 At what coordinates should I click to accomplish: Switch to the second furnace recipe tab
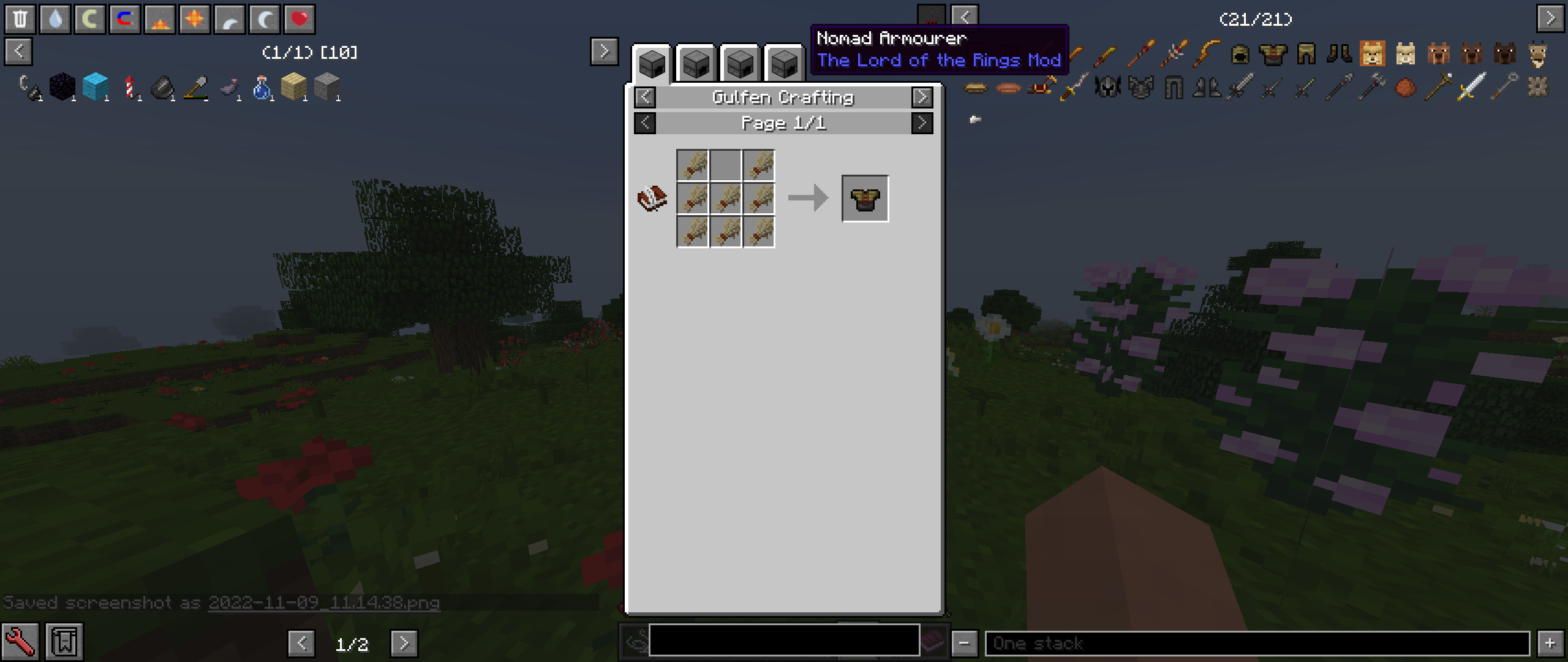click(696, 63)
